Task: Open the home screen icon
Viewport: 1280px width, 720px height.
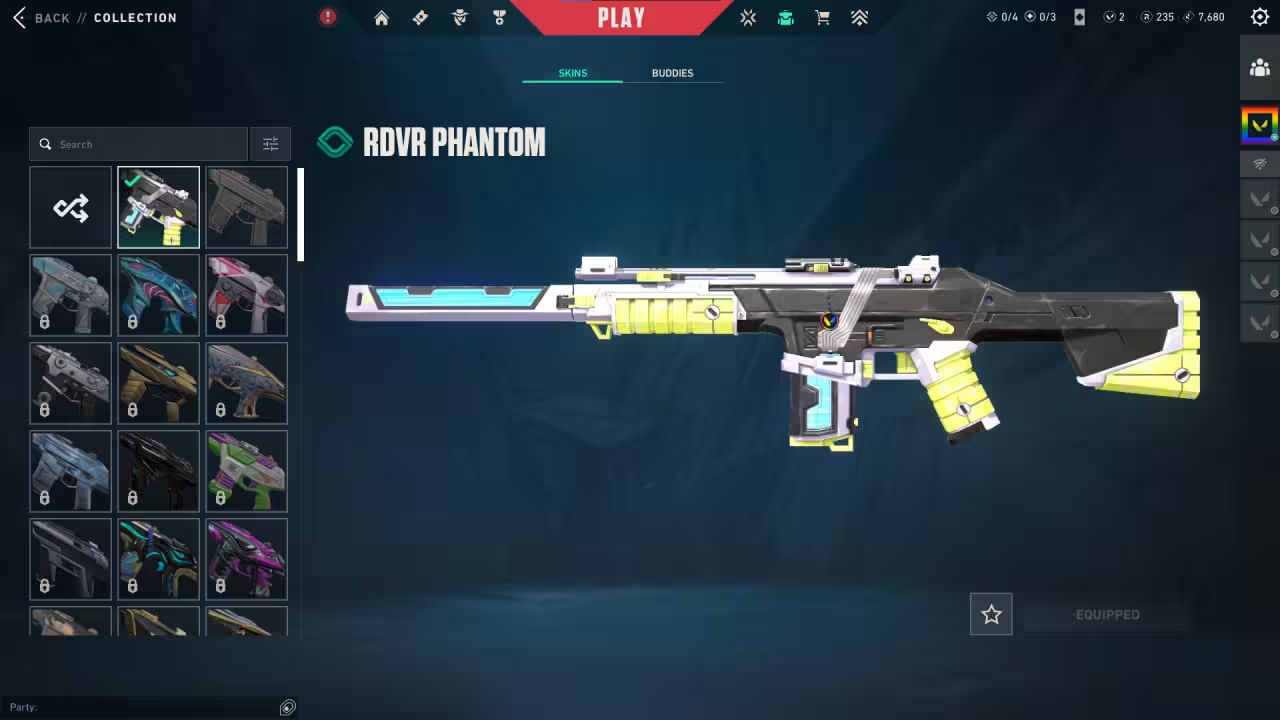Action: 381,18
